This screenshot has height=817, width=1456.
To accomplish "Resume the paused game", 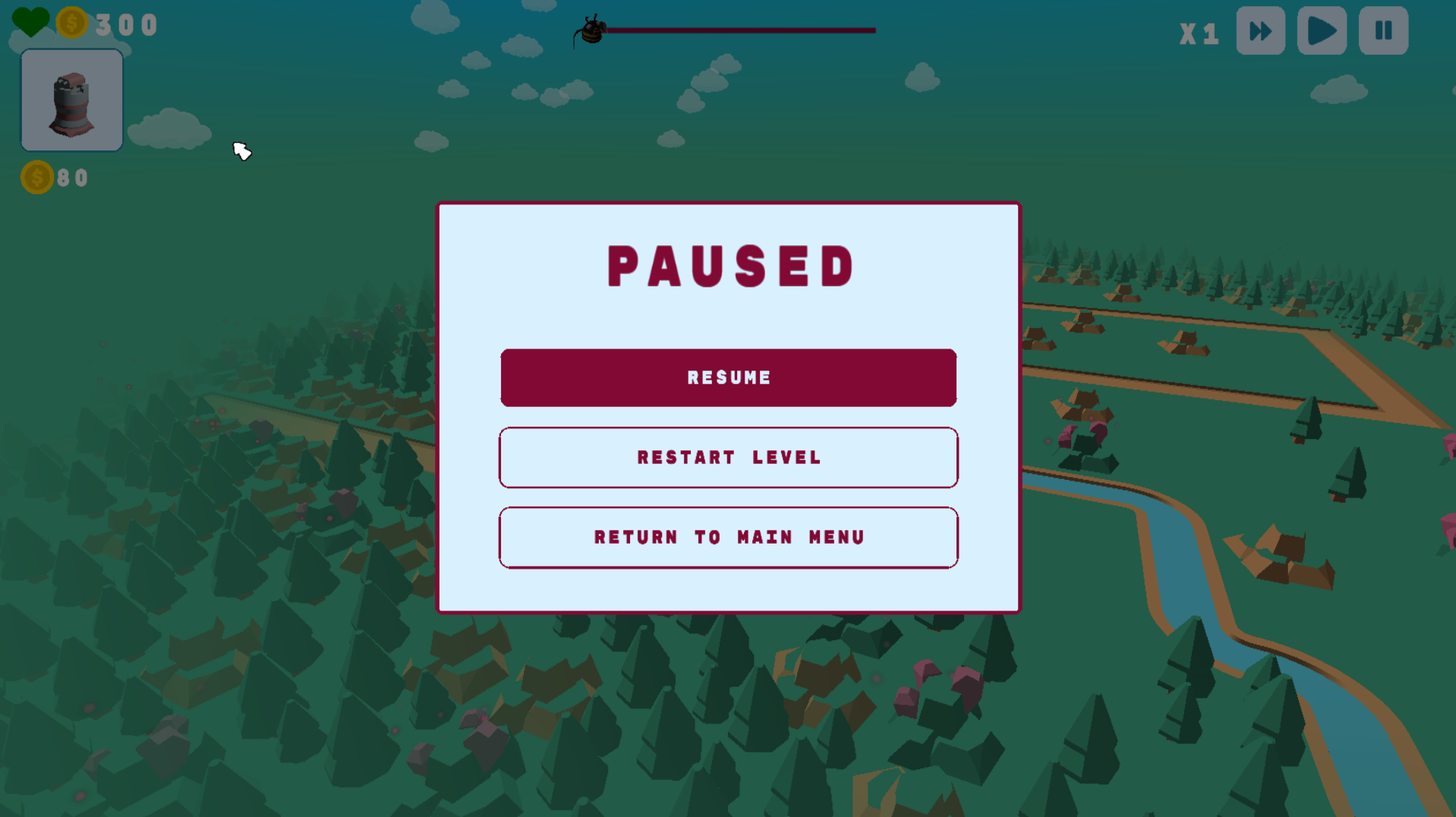I will [728, 377].
